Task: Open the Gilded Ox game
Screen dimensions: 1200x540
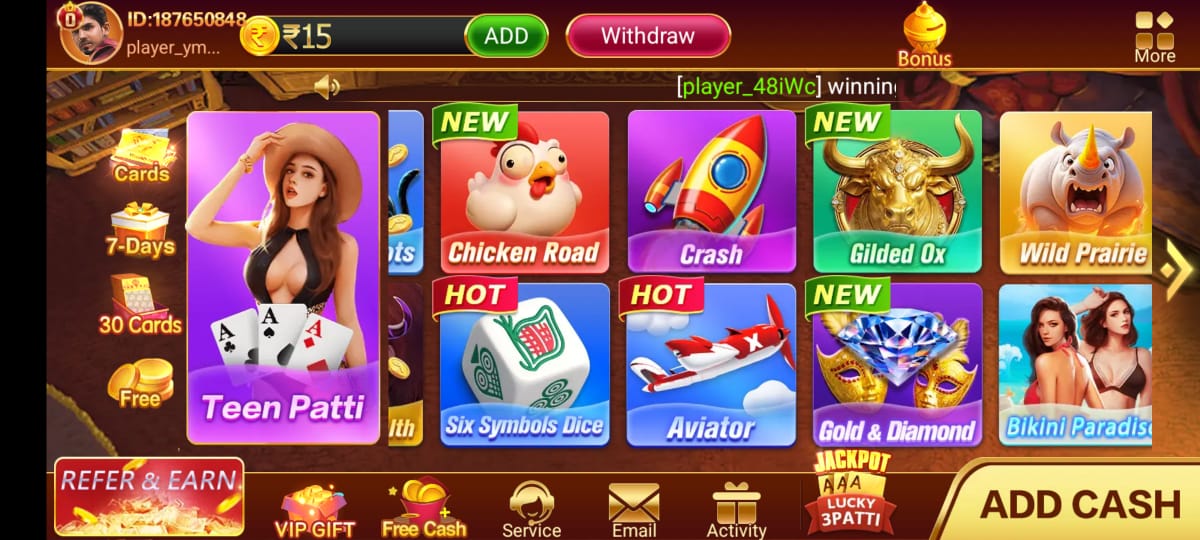Action: 897,191
